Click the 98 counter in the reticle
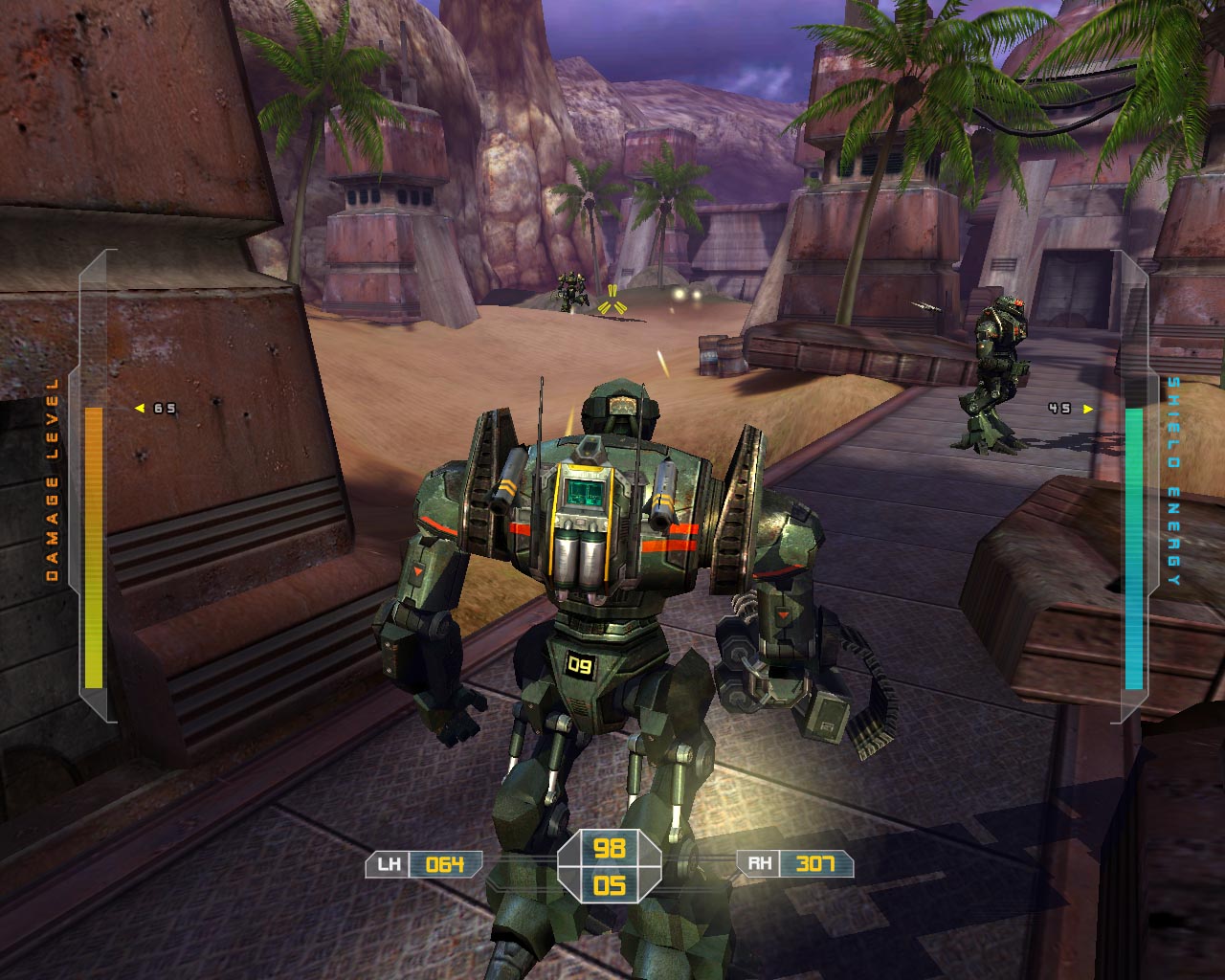Viewport: 1225px width, 980px height. (611, 850)
